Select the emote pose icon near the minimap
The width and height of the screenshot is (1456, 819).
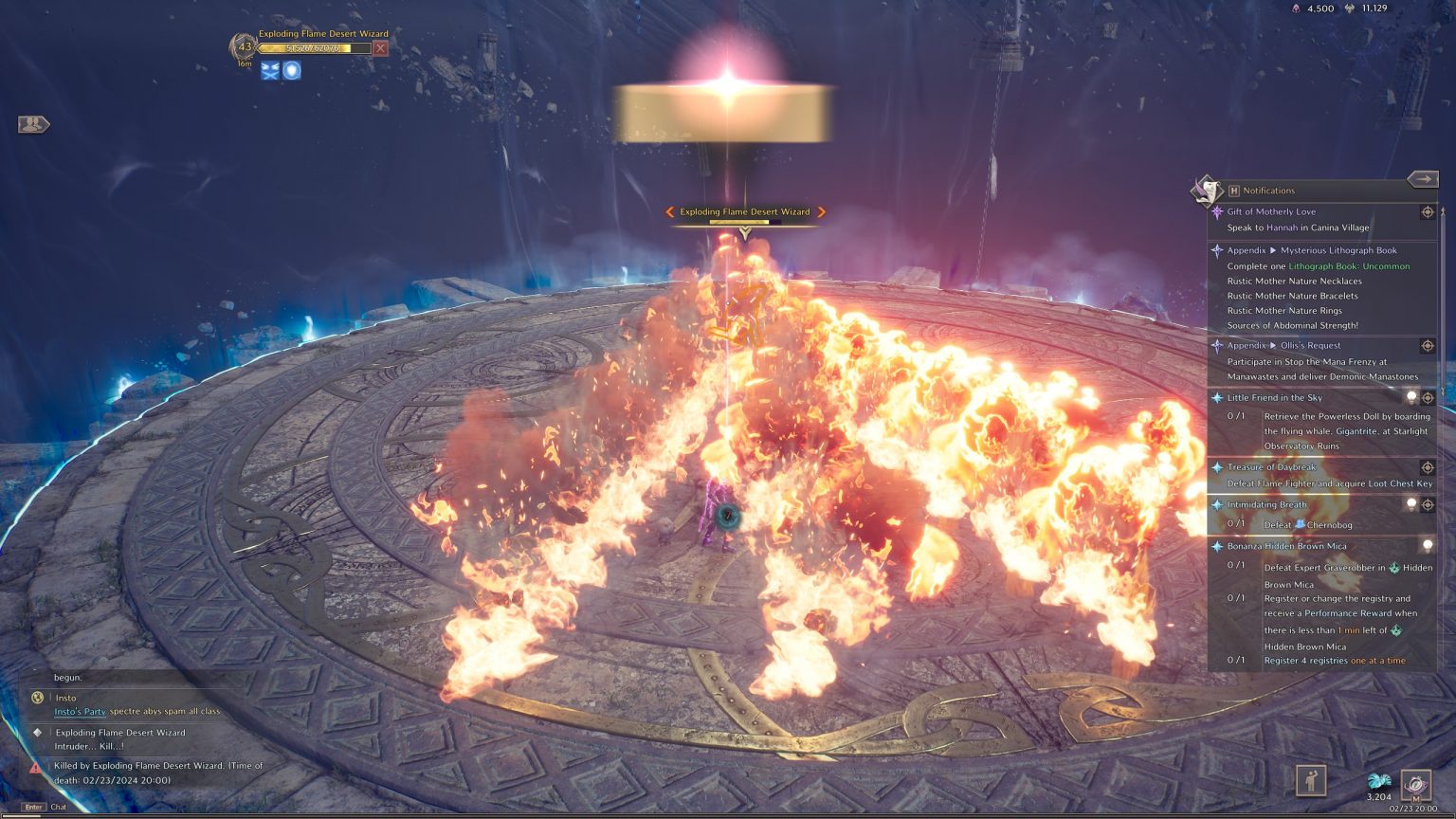coord(1311,782)
